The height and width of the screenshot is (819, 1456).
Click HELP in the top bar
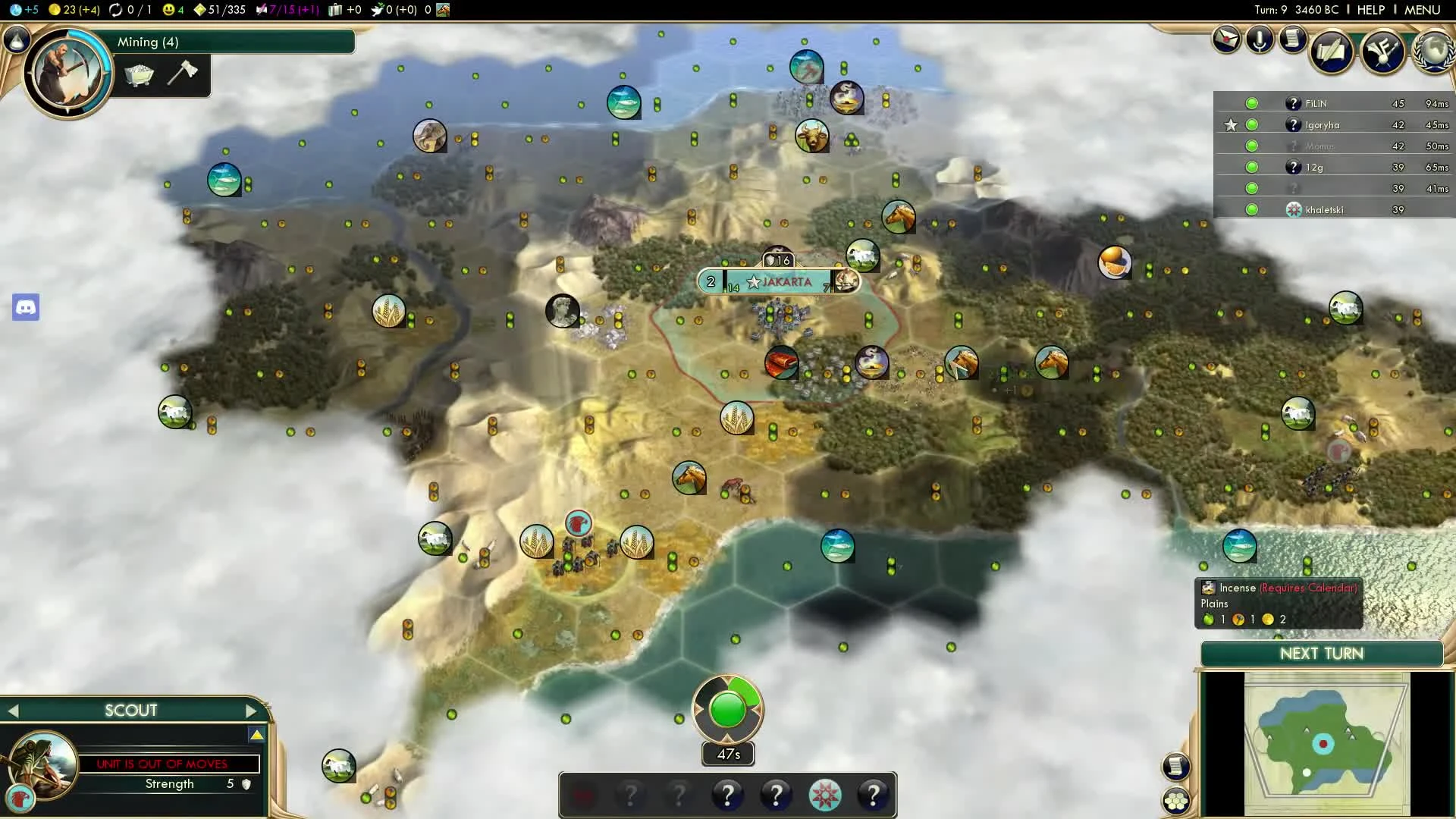[1371, 10]
